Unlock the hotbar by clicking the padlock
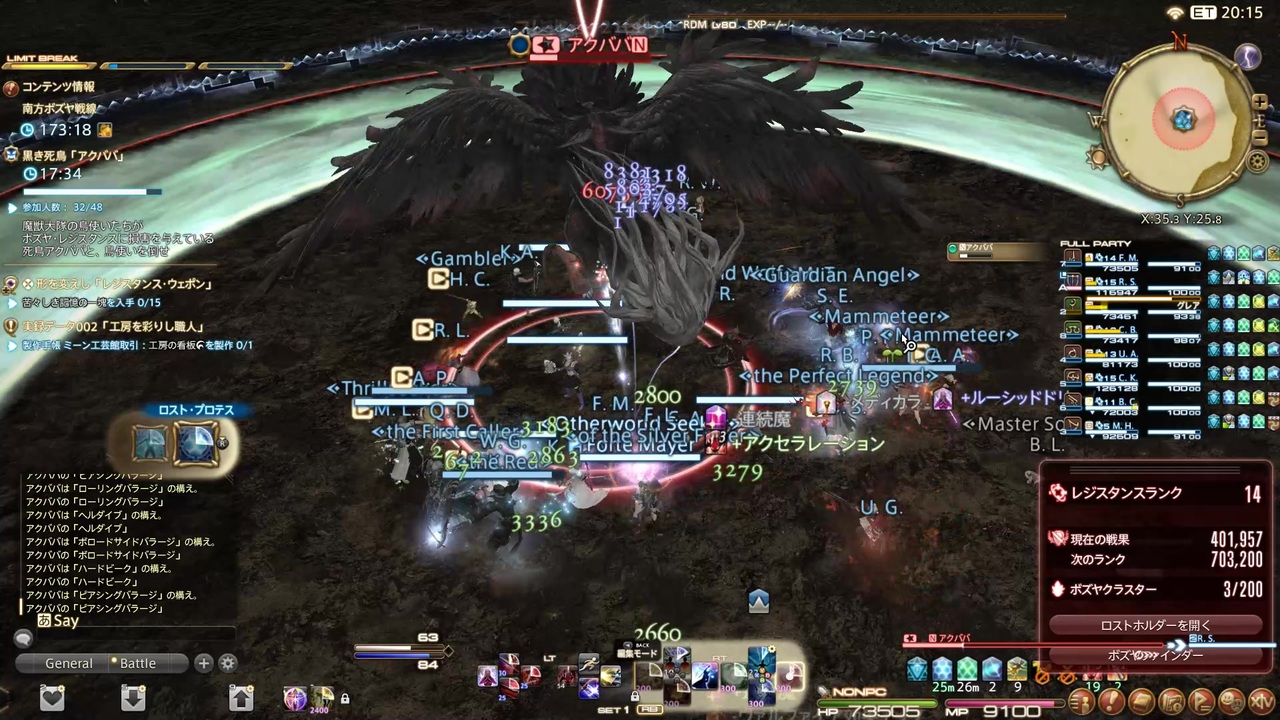Image resolution: width=1280 pixels, height=720 pixels. [x=634, y=696]
